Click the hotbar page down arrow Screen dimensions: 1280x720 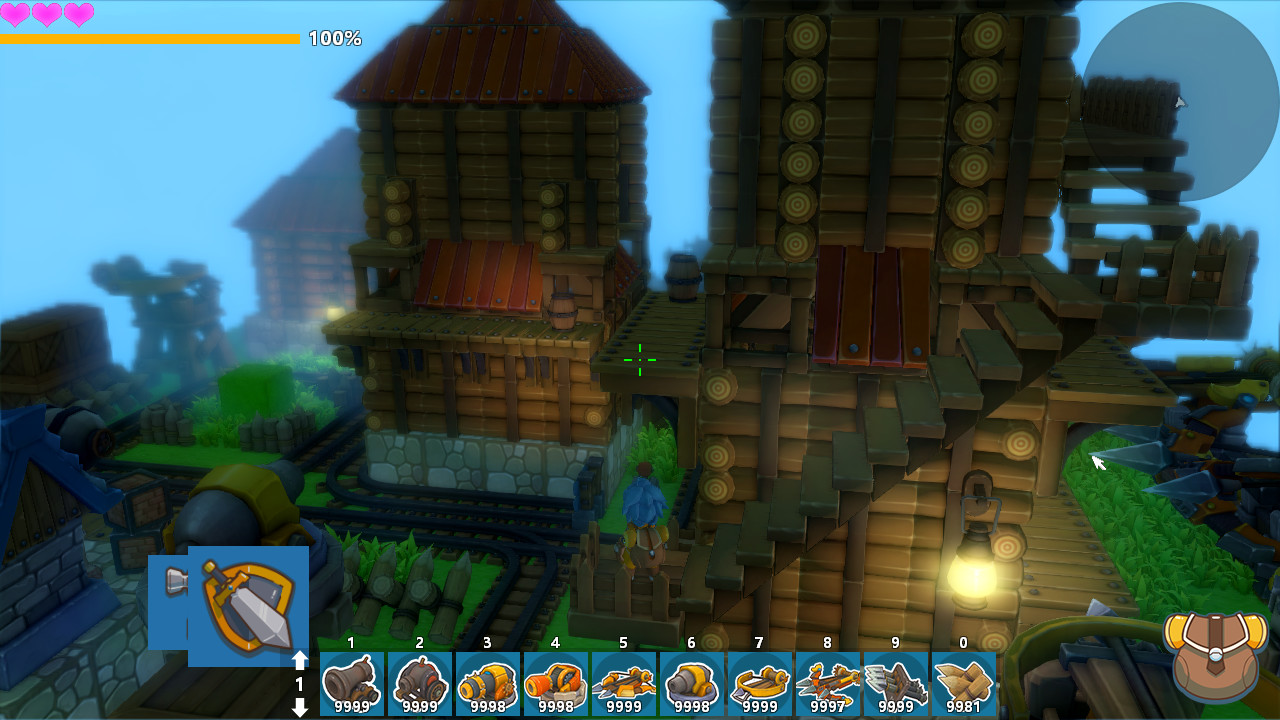coord(299,708)
